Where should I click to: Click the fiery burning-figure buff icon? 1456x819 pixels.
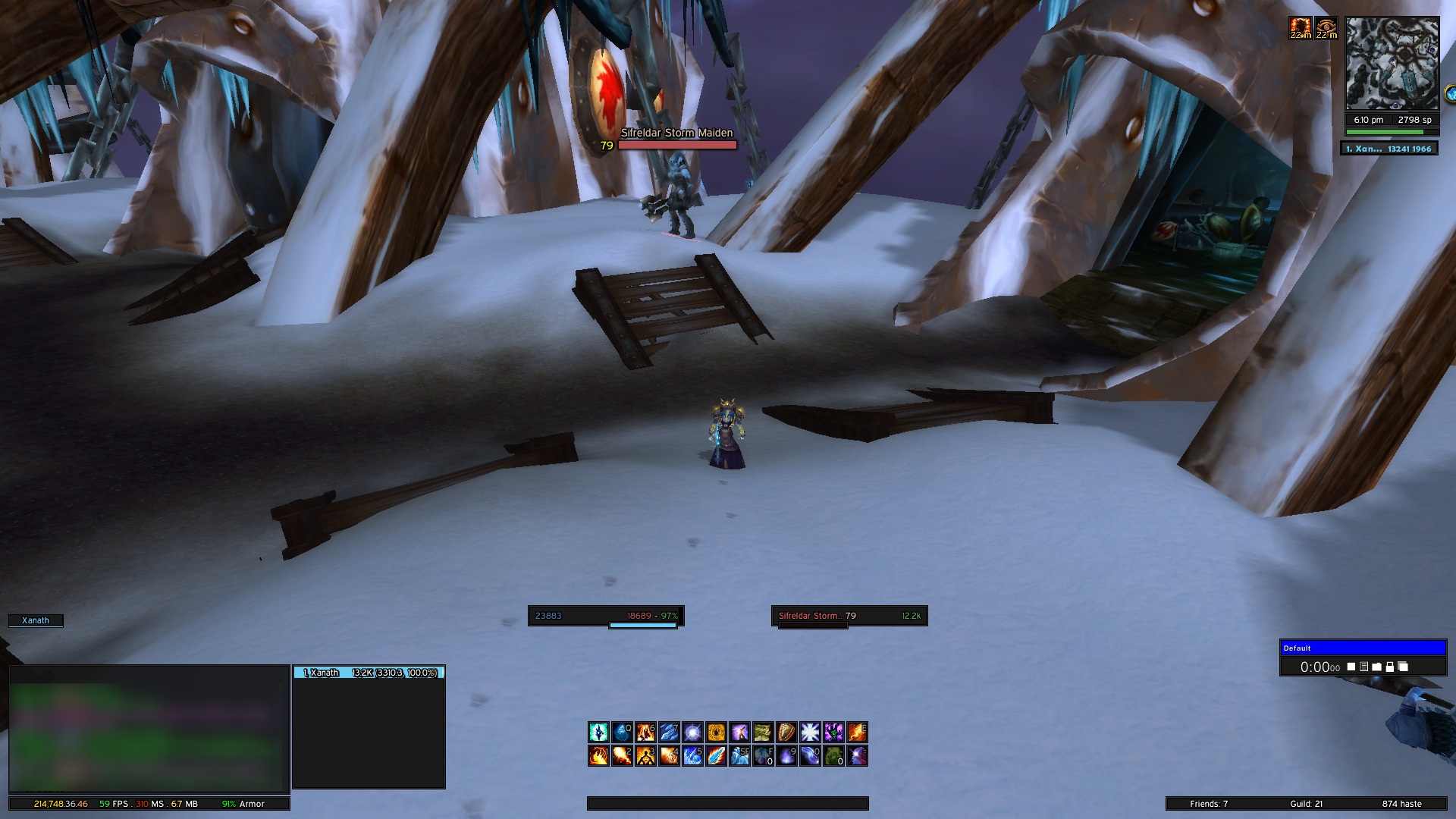[x=1301, y=29]
